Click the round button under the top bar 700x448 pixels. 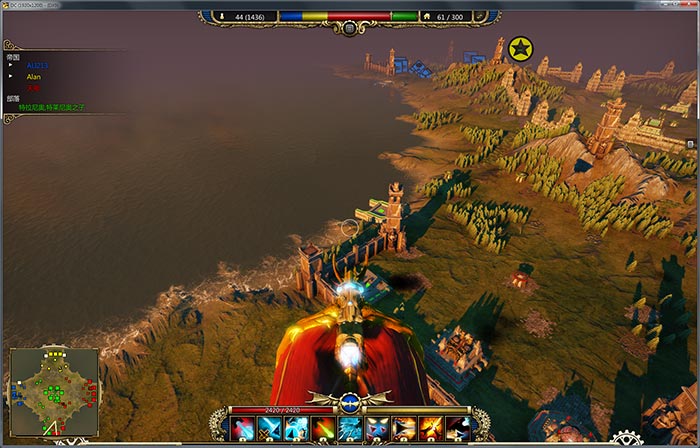(x=349, y=28)
